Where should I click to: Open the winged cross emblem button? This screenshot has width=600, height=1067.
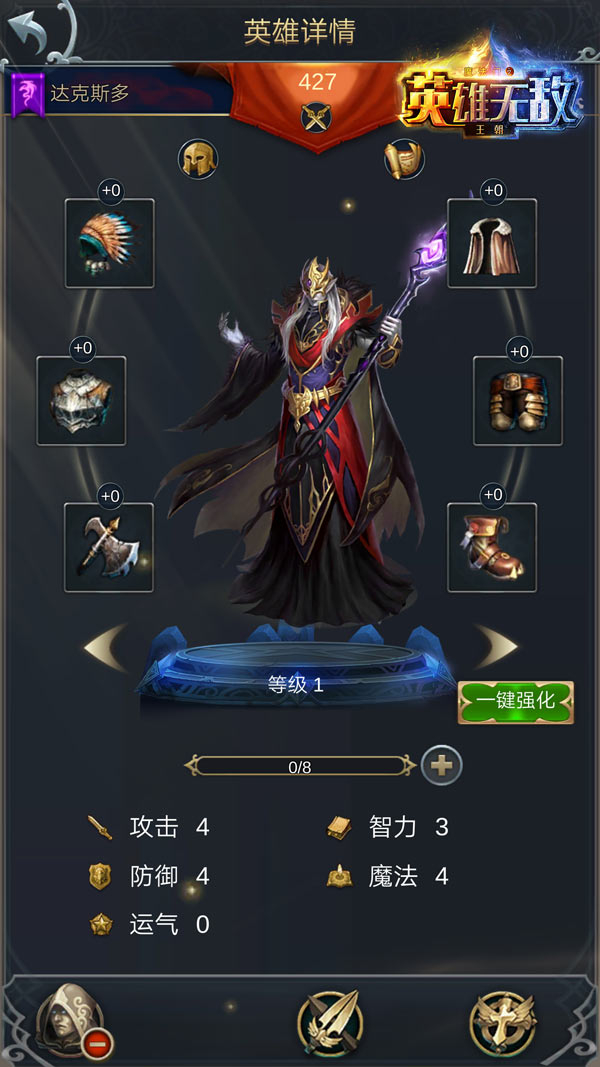point(502,1024)
